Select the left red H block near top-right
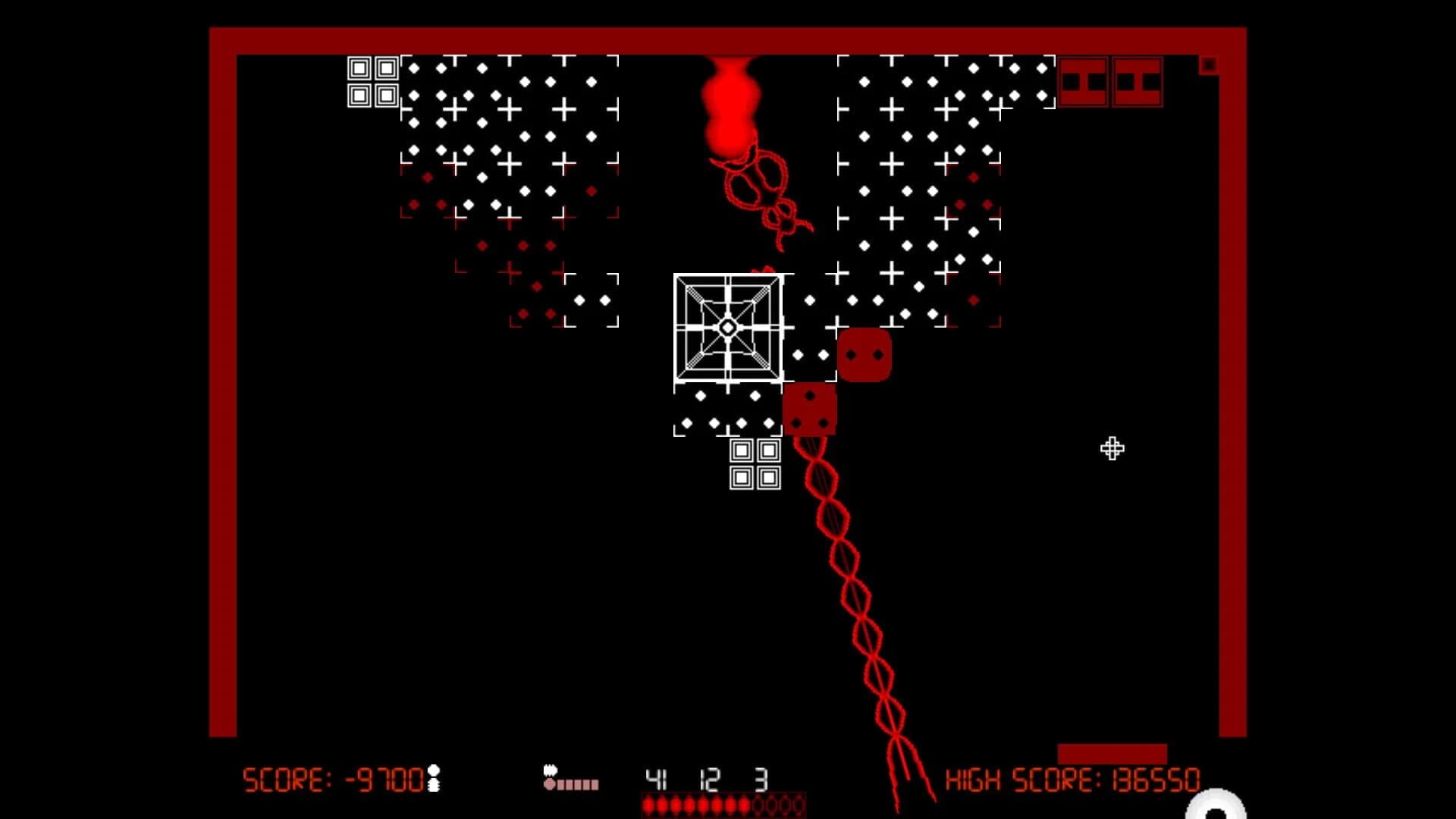Viewport: 1456px width, 819px height. pyautogui.click(x=1084, y=81)
